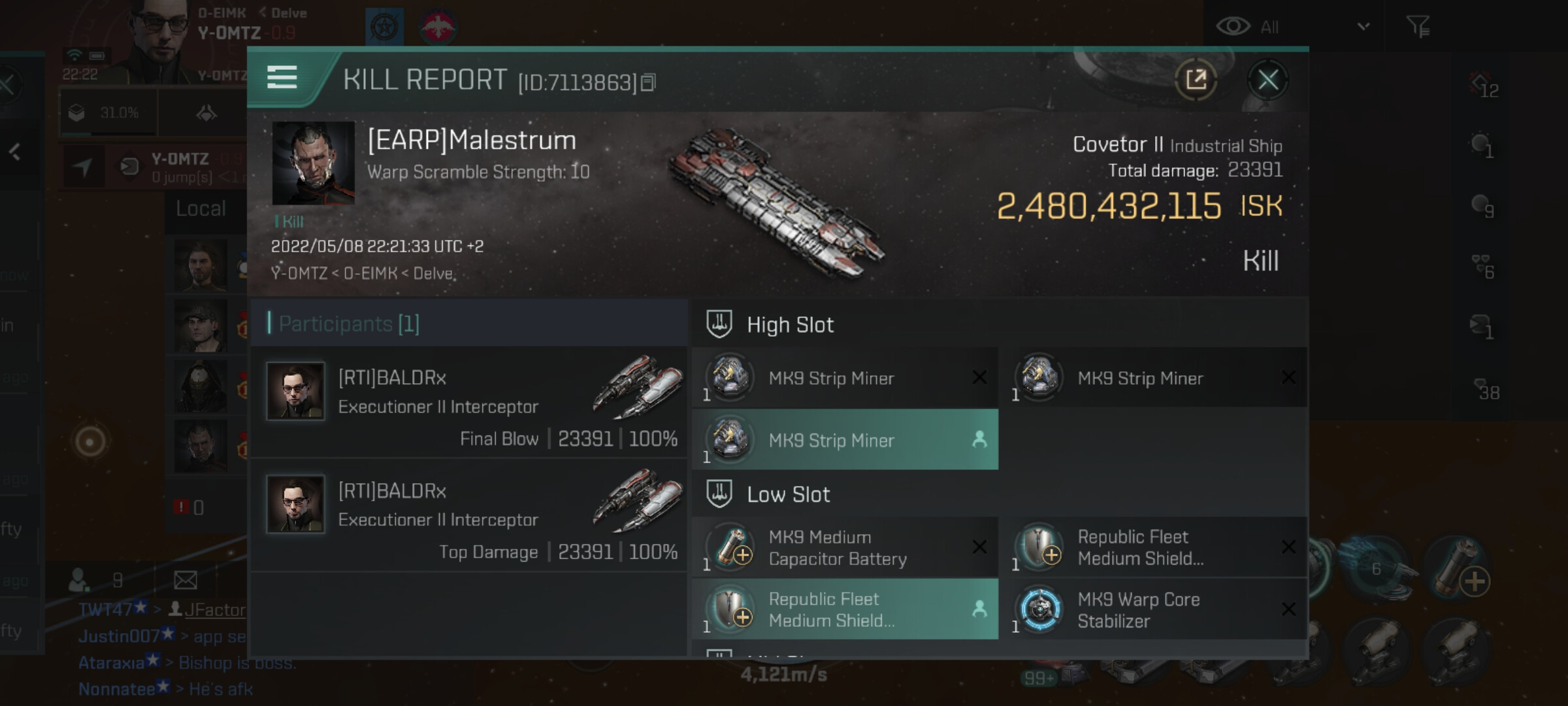Select the highlighted MK9 Strip Miner slot

(845, 440)
